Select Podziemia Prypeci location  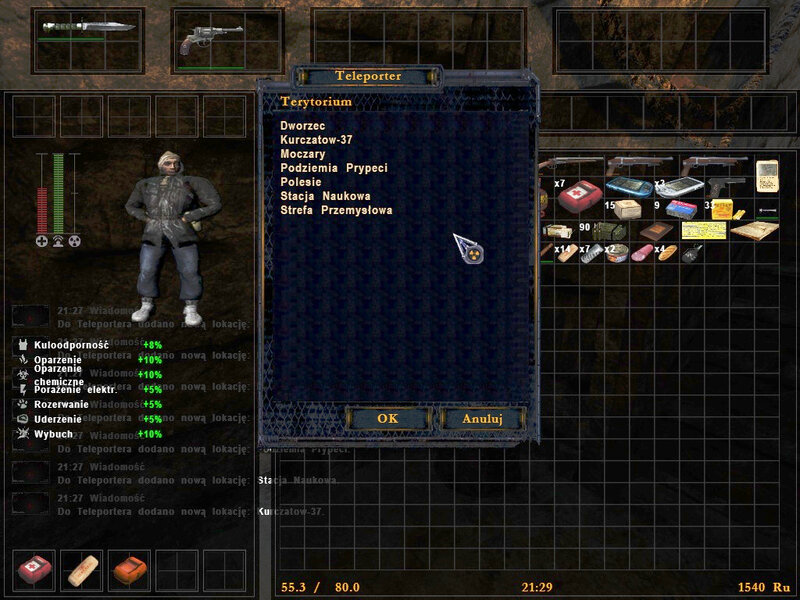pyautogui.click(x=333, y=168)
